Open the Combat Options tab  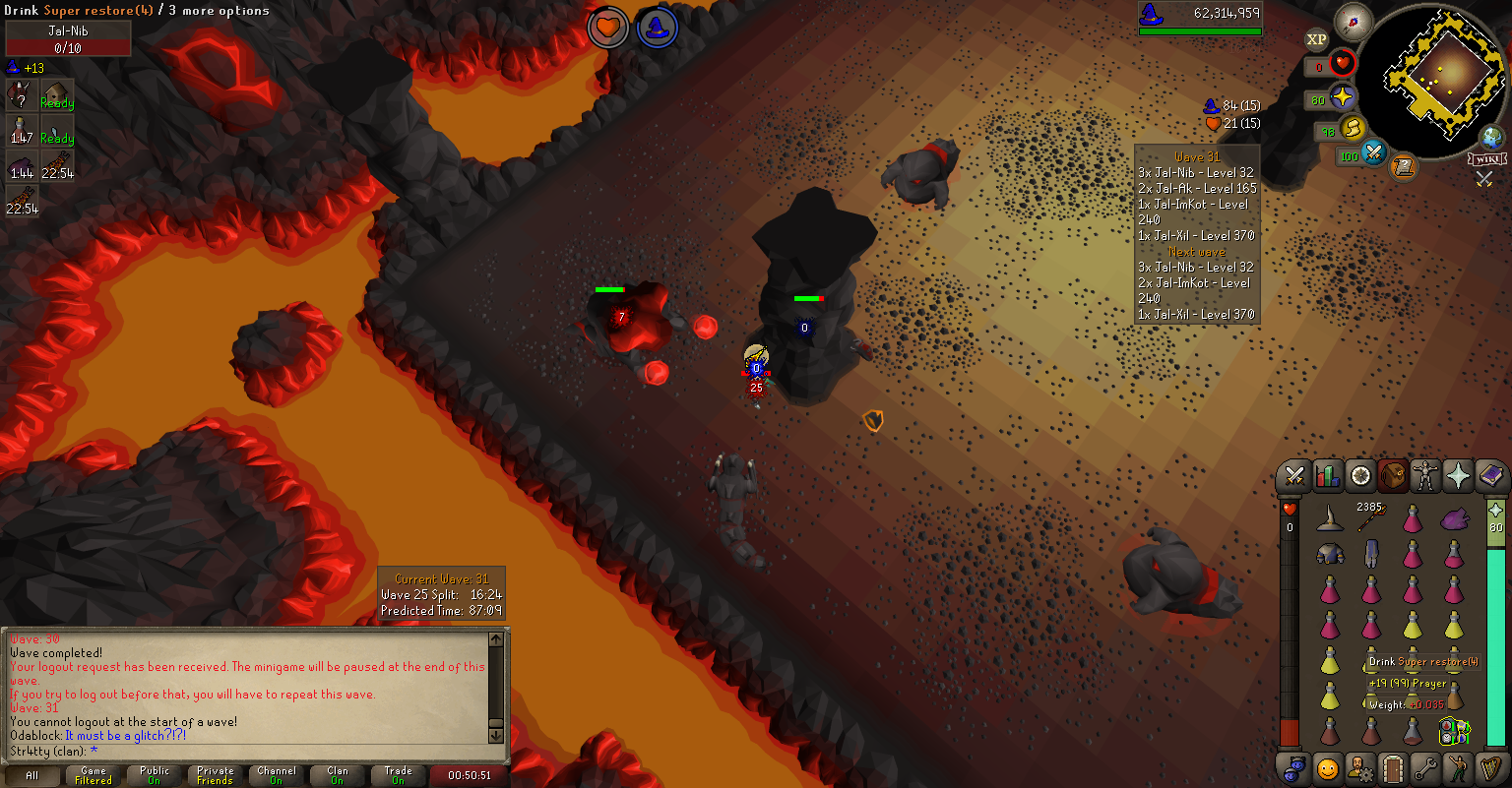(1295, 476)
